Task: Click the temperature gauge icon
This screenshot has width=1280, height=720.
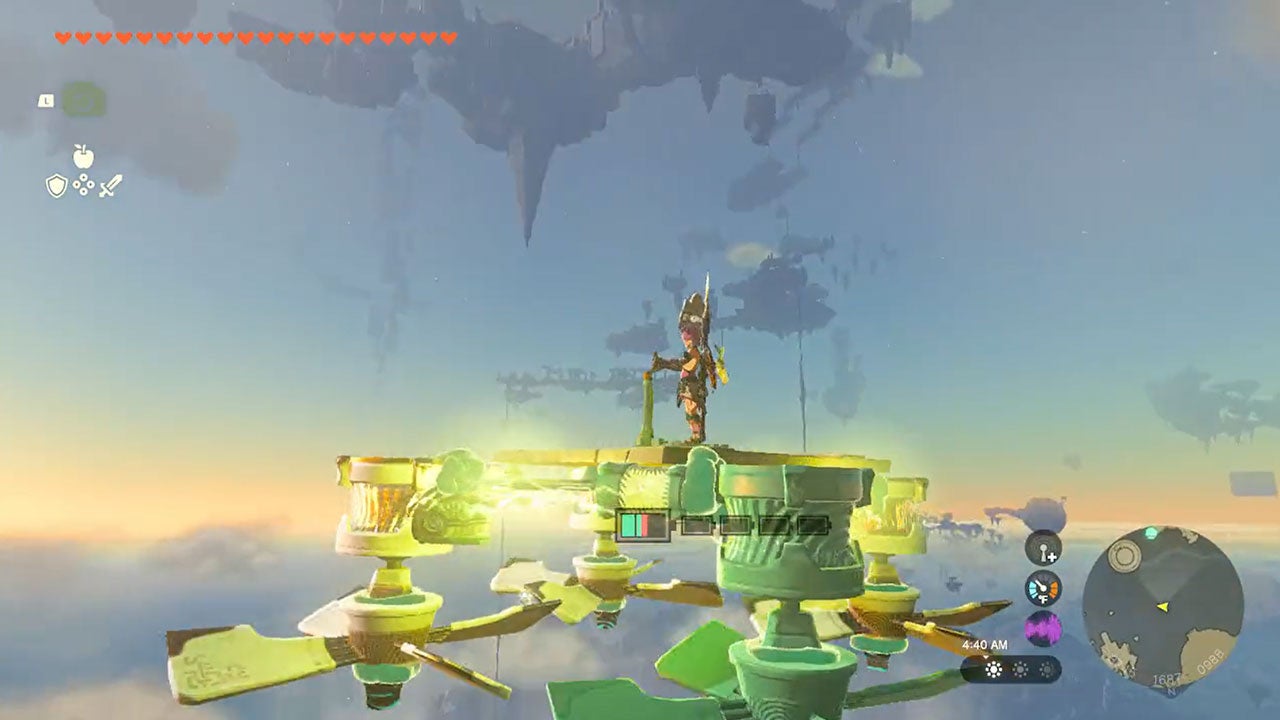Action: [1043, 588]
